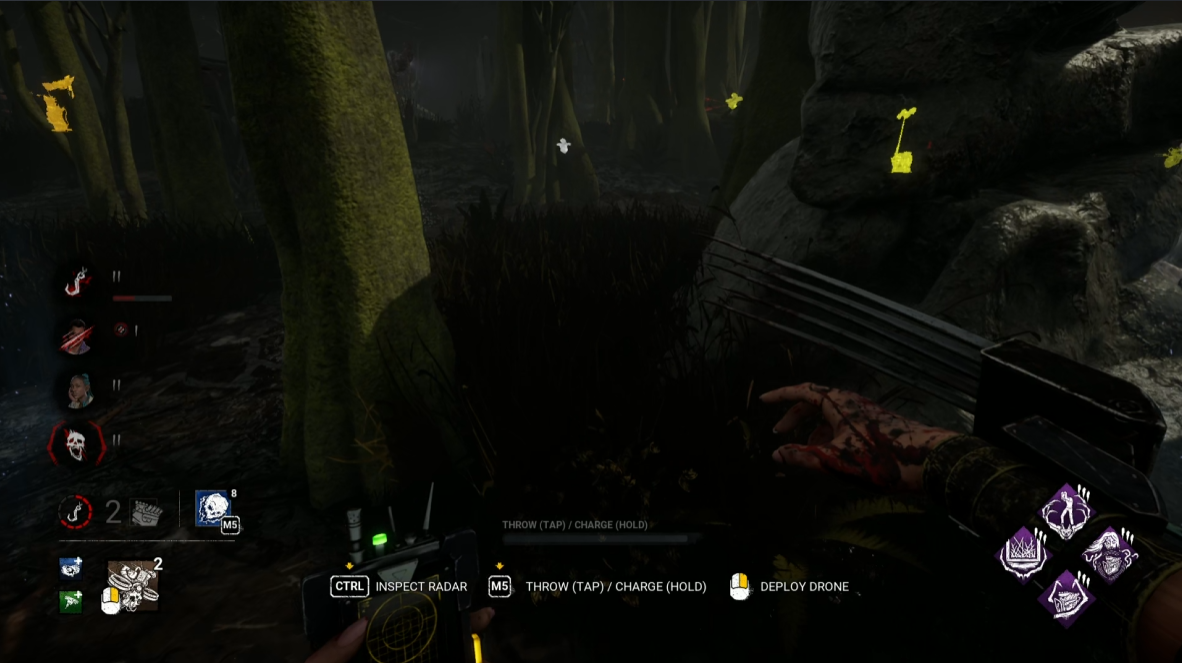Activate the skull drone power icon
The width and height of the screenshot is (1182, 663).
click(135, 584)
